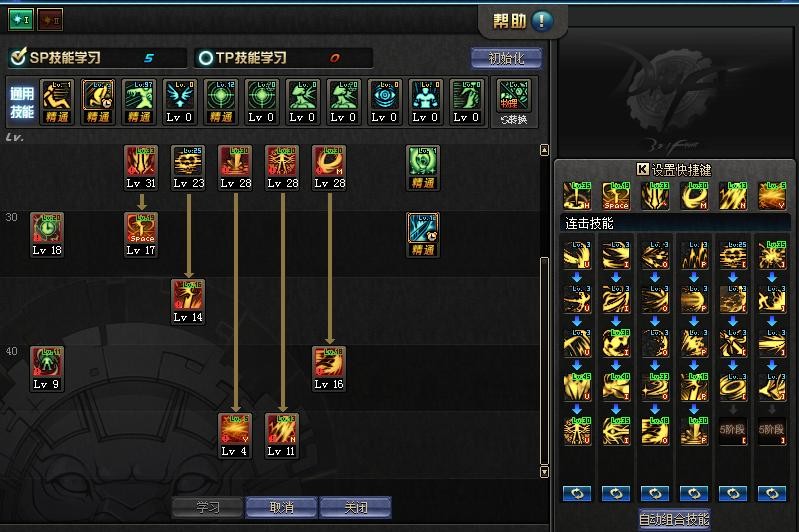Choose the Lv 18 green clock skill
Viewport: 799px width, 532px height.
46,228
